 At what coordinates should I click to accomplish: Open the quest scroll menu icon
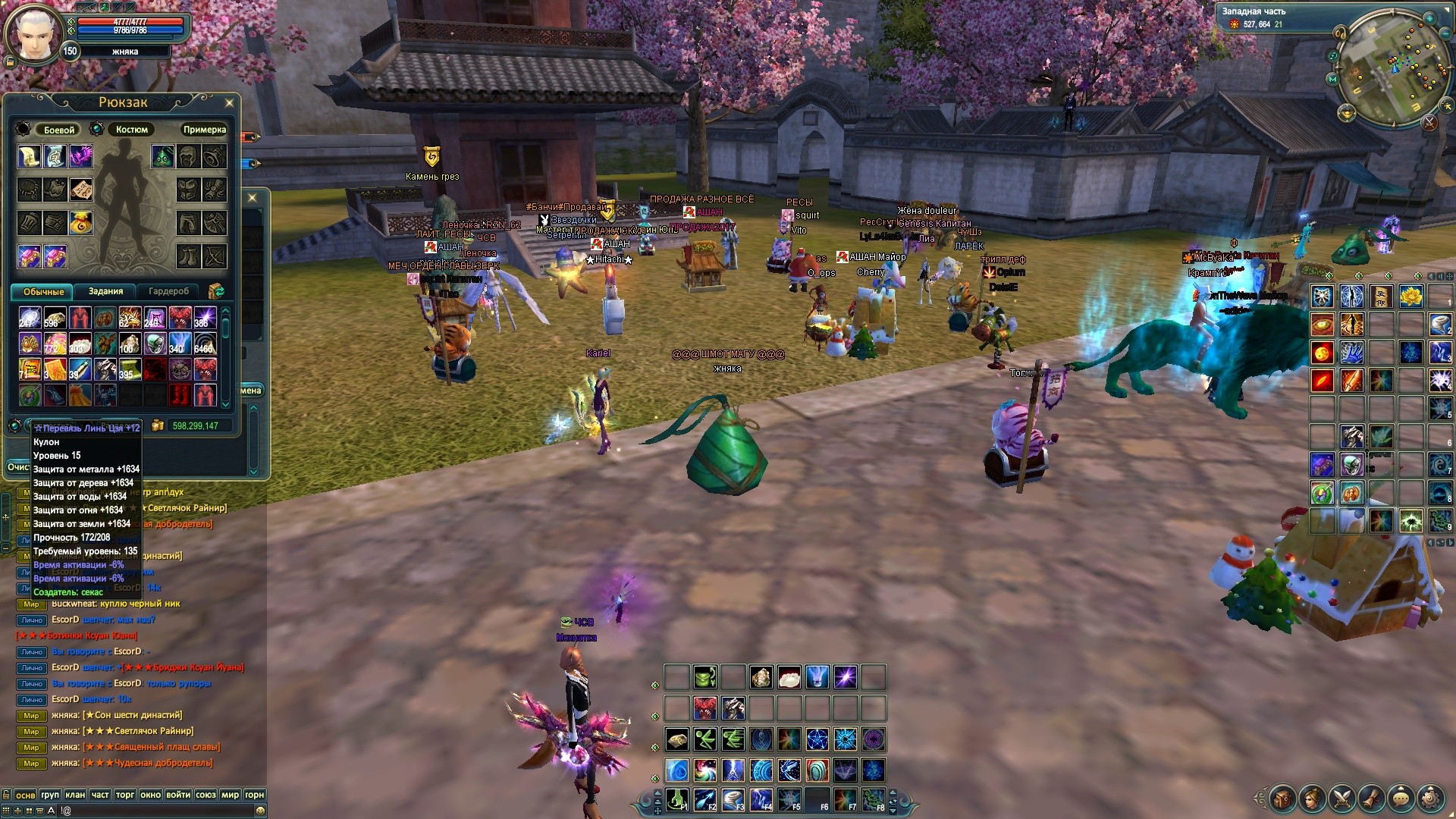pyautogui.click(x=1371, y=798)
